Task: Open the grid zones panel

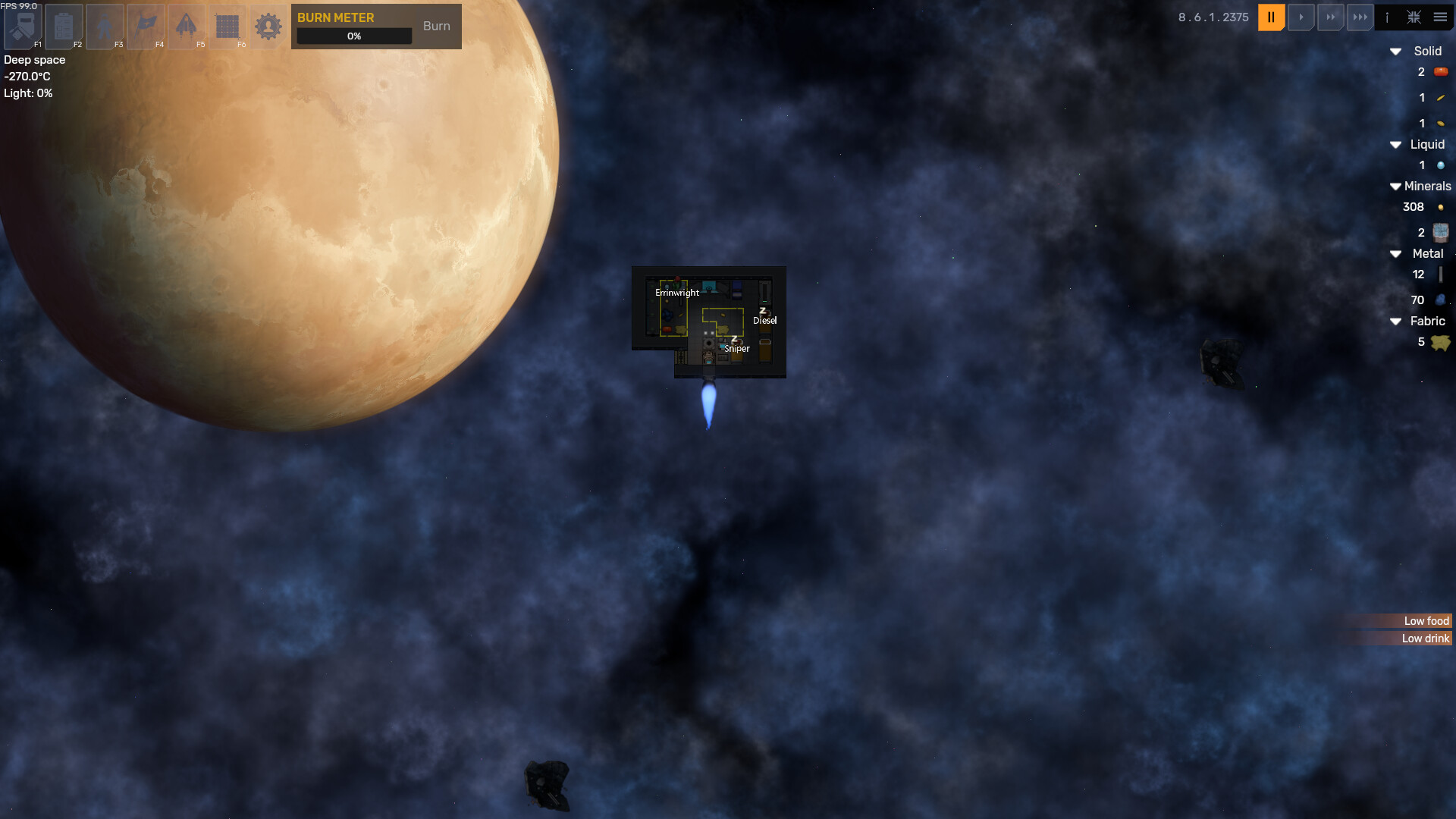Action: click(227, 27)
